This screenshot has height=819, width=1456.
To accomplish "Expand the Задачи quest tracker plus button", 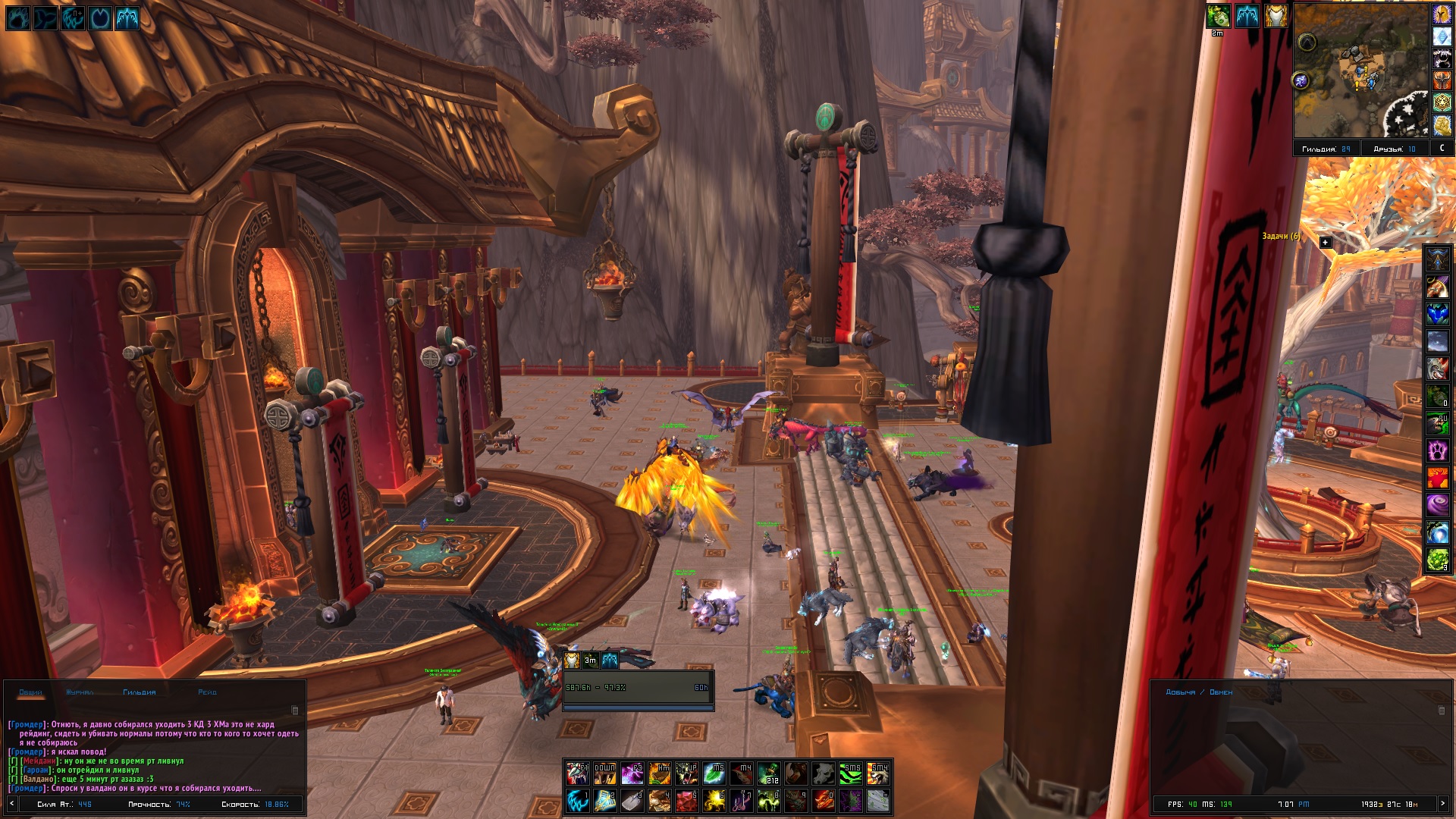I will [x=1325, y=243].
